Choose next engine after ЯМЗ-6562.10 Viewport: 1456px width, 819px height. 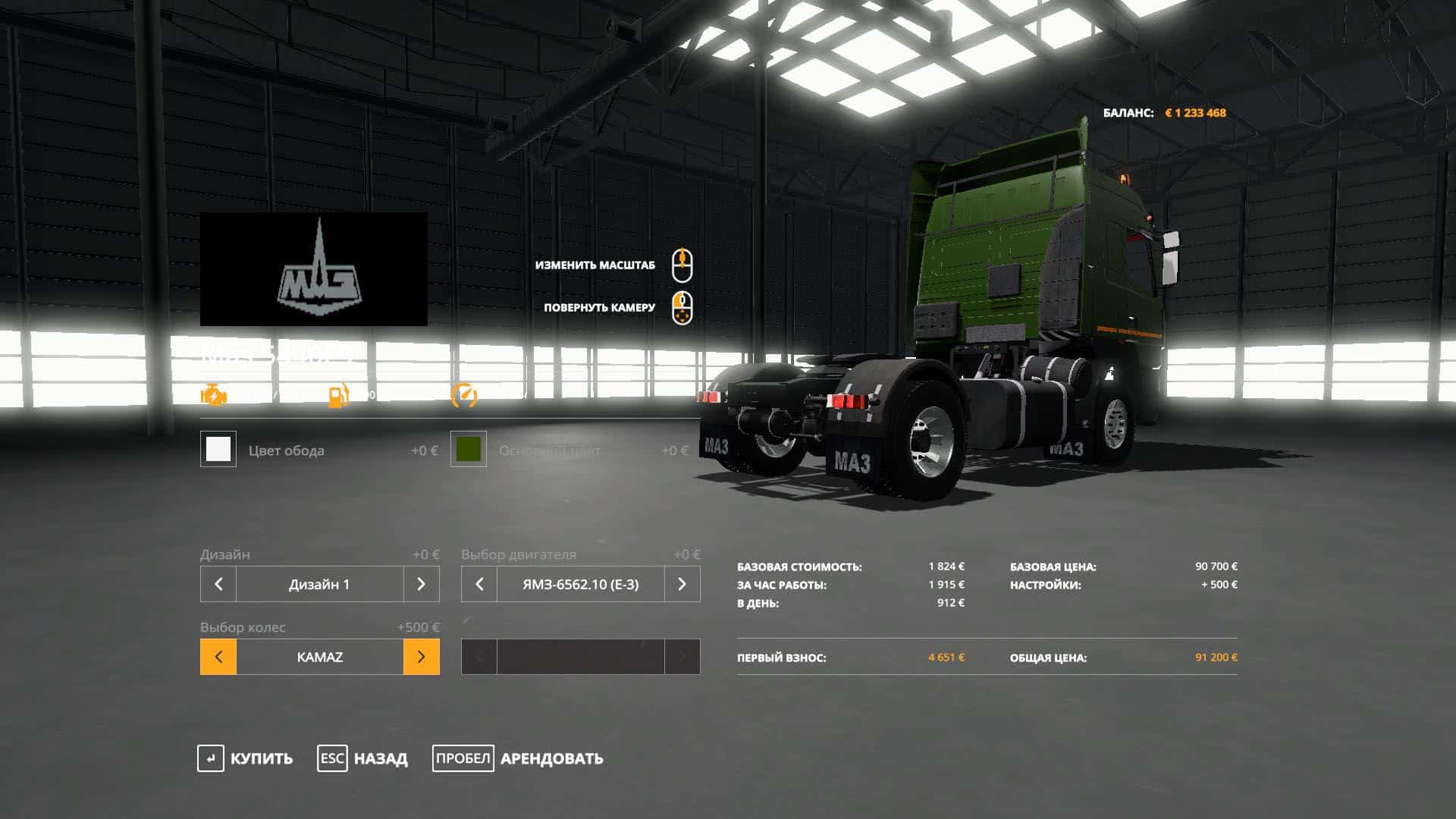[682, 584]
